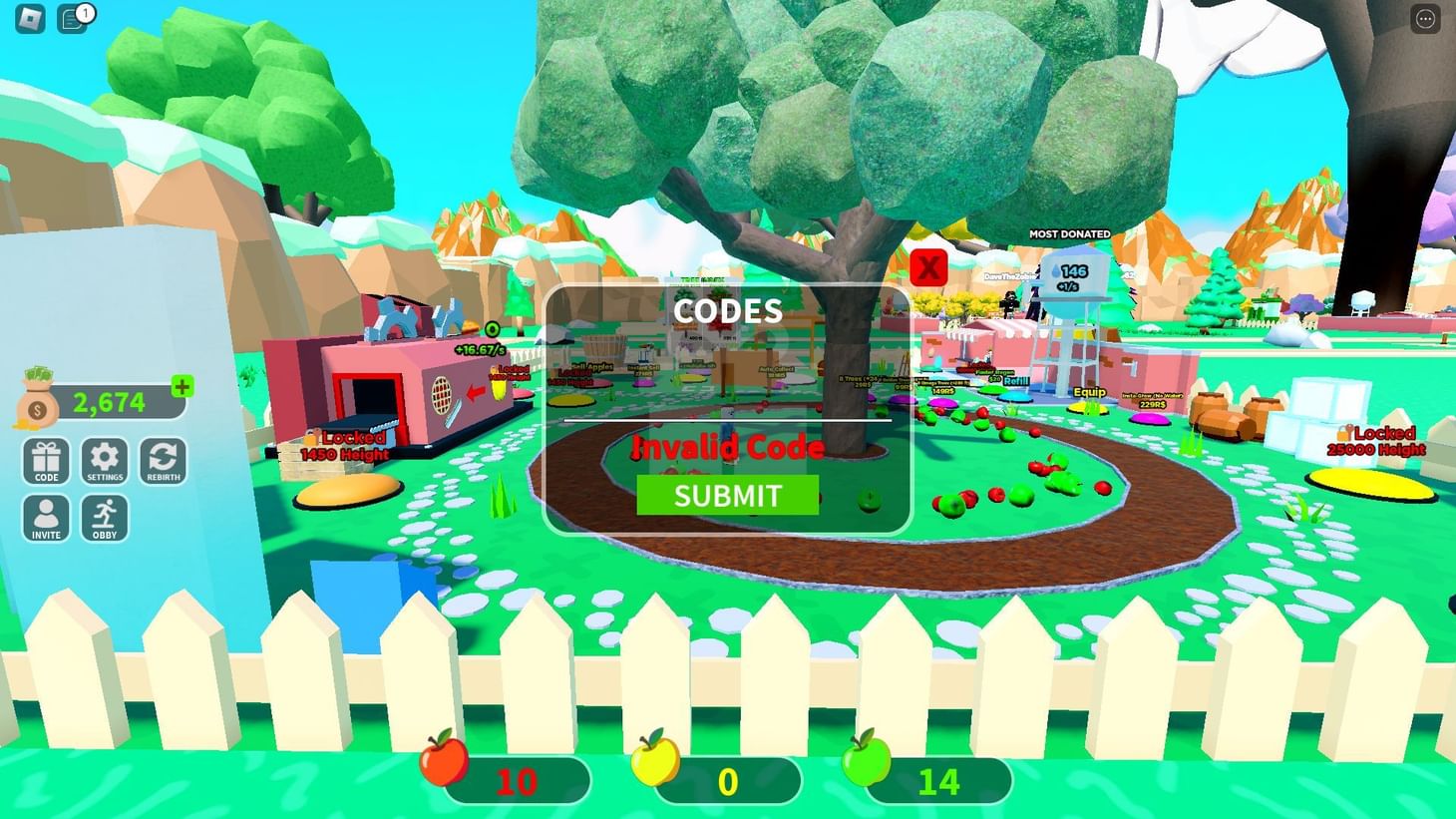Viewport: 1456px width, 819px height.
Task: Click the Faster Regen $20 upgrade
Action: [994, 376]
